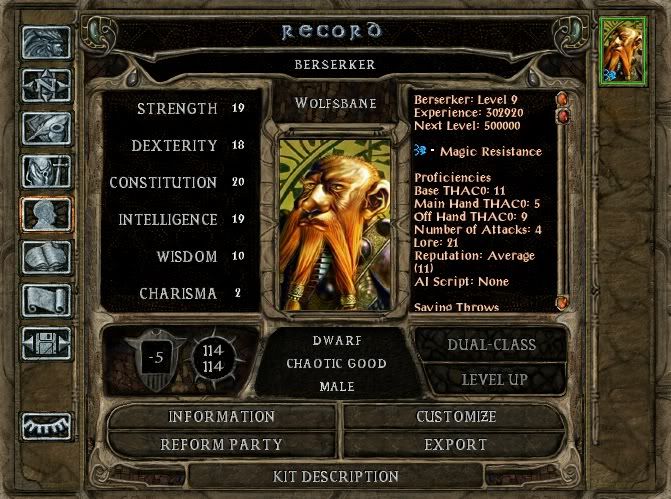Open the inventory armor icon
Image resolution: width=671 pixels, height=499 pixels.
[x=46, y=171]
